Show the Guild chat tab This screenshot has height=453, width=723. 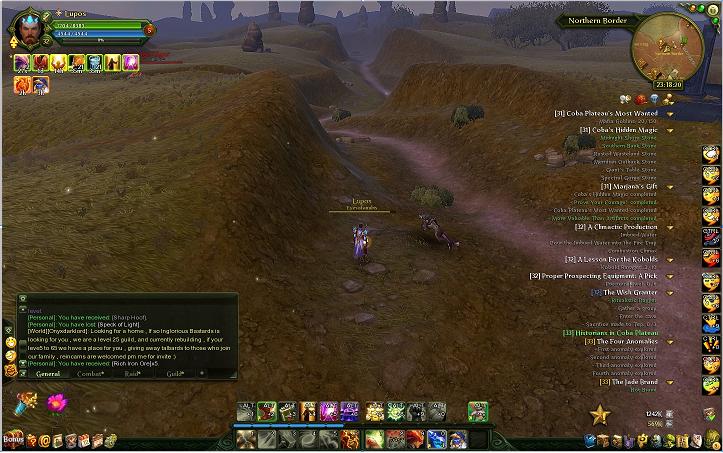(x=176, y=373)
